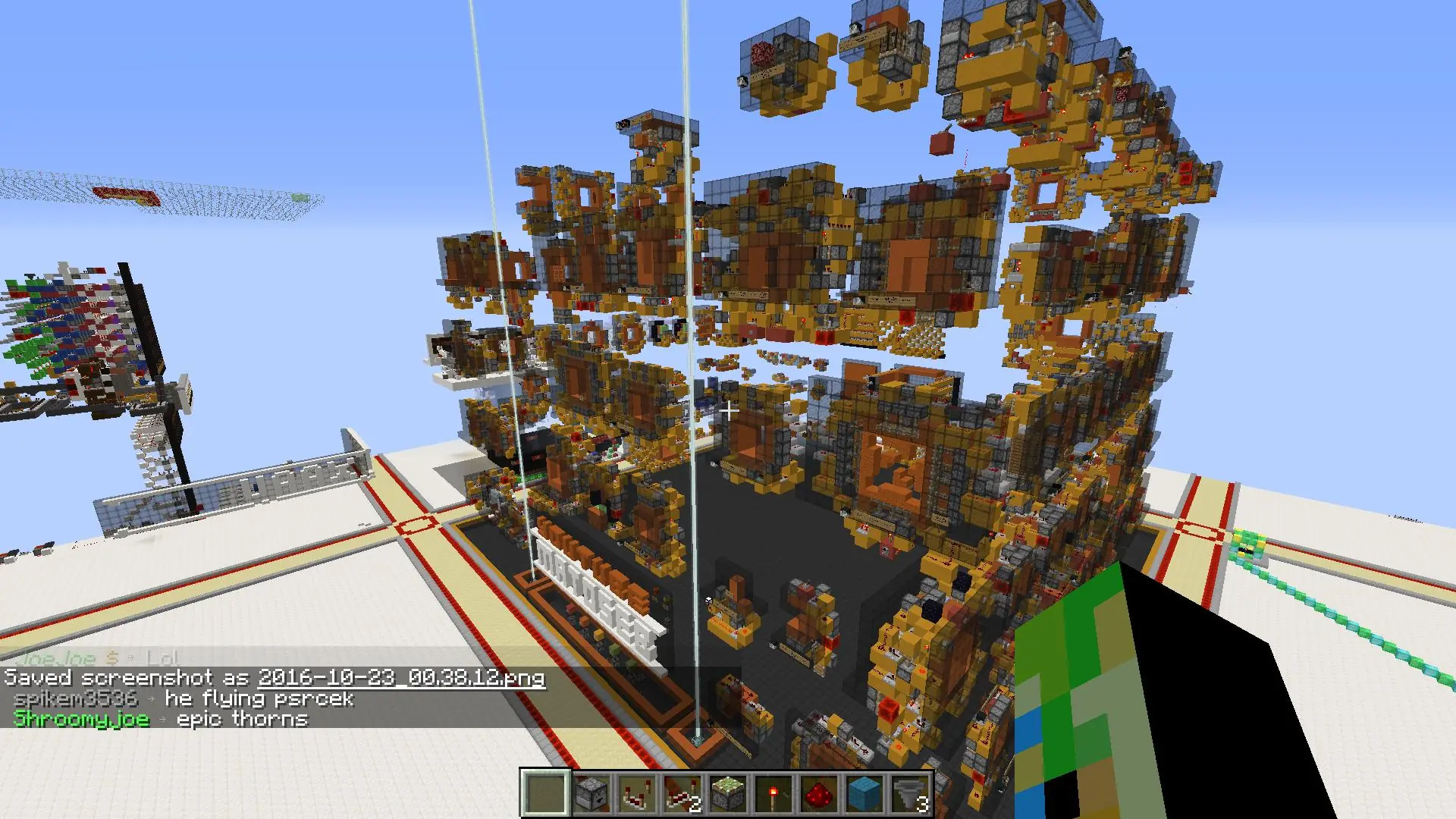Pick the sticky piston hotbar slot
1456x819 pixels.
tap(727, 793)
